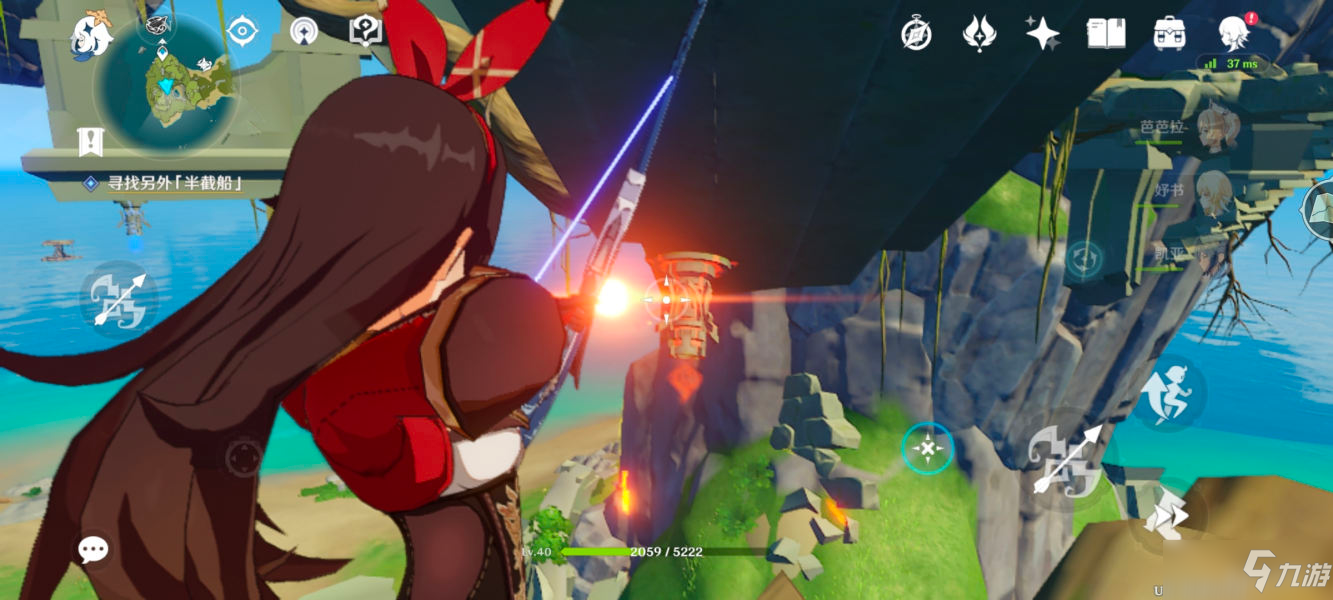The width and height of the screenshot is (1333, 600).
Task: Open the backpack inventory
Action: (x=1168, y=34)
